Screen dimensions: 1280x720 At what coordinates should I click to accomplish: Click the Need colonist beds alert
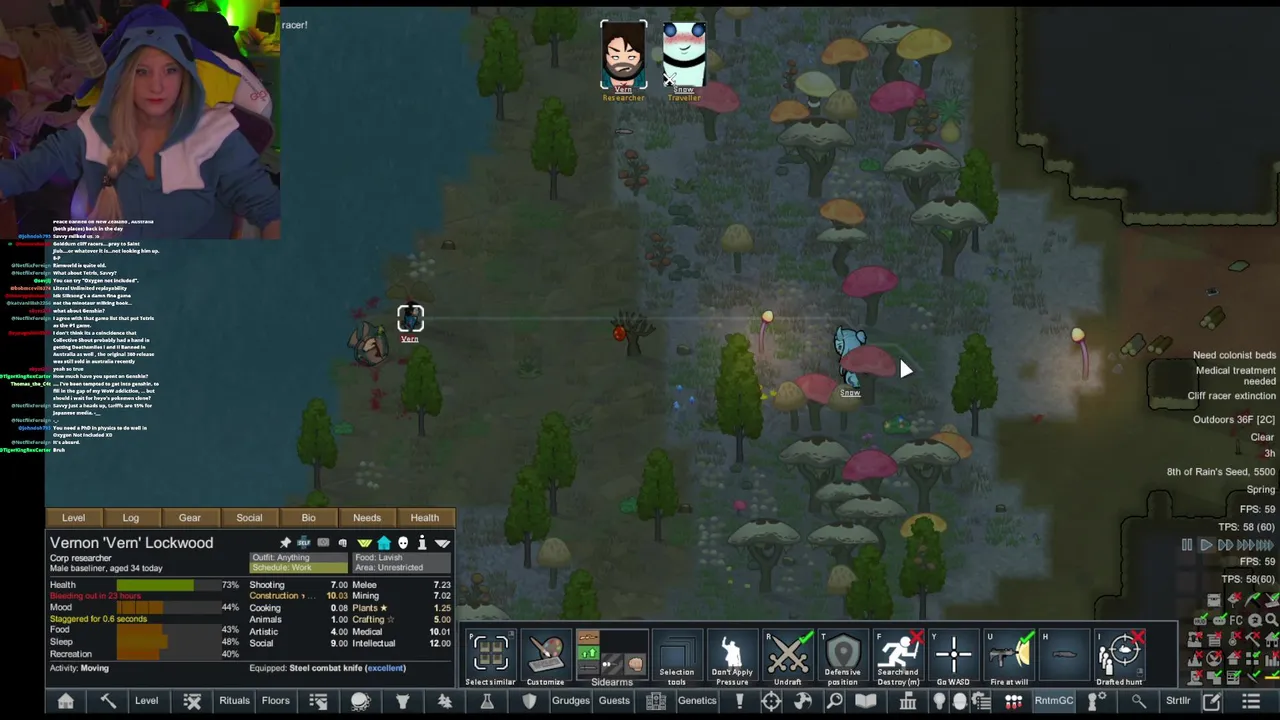coord(1234,355)
